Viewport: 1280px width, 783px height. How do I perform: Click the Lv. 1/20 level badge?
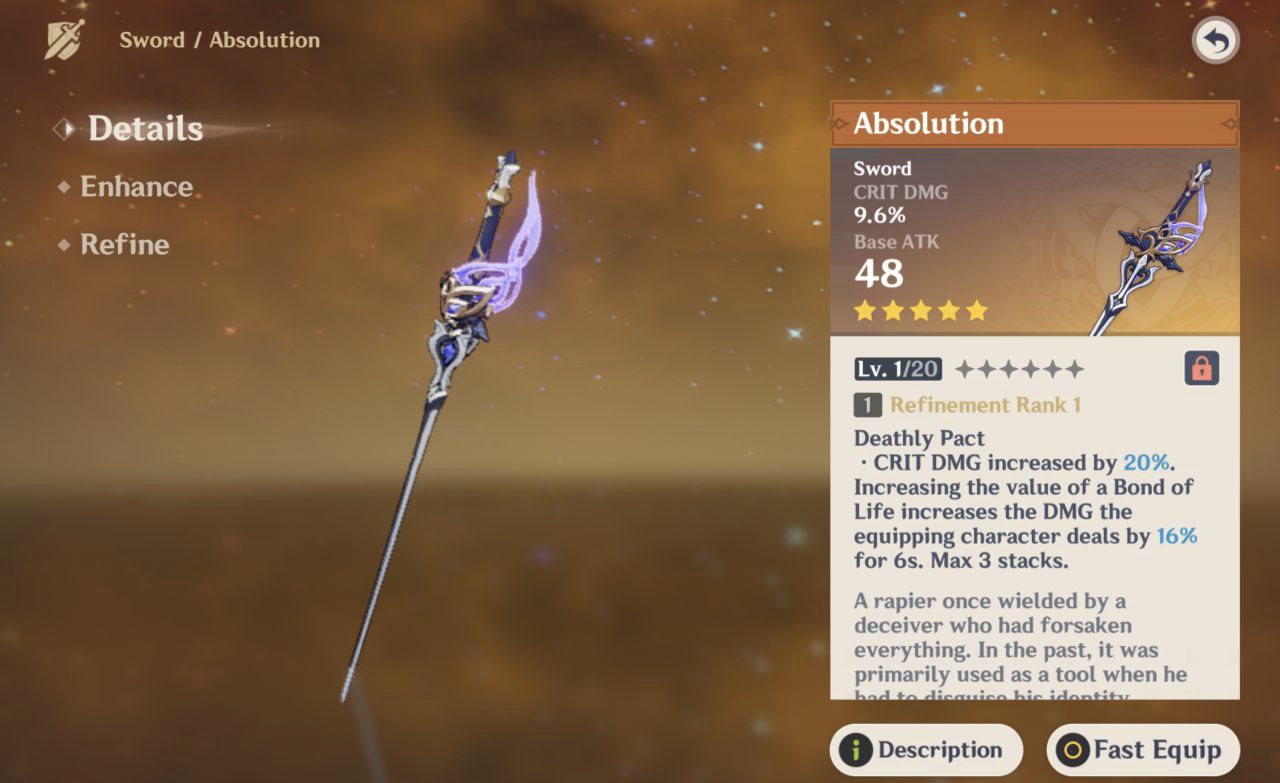[896, 368]
